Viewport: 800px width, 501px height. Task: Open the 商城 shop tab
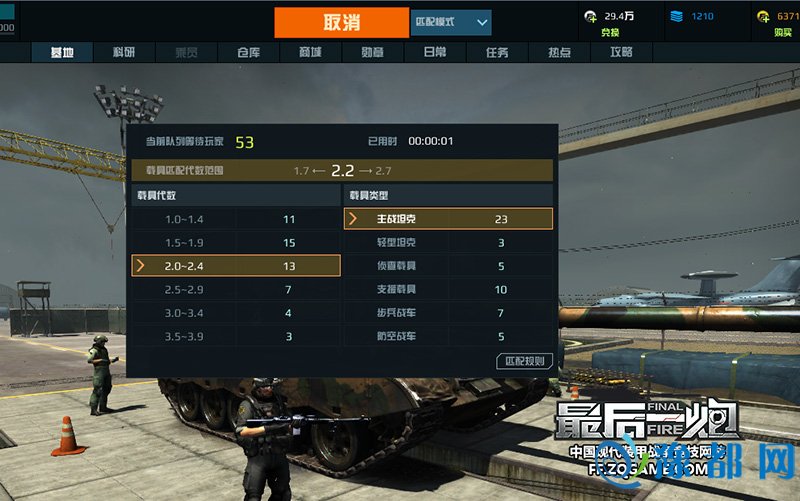coord(310,52)
